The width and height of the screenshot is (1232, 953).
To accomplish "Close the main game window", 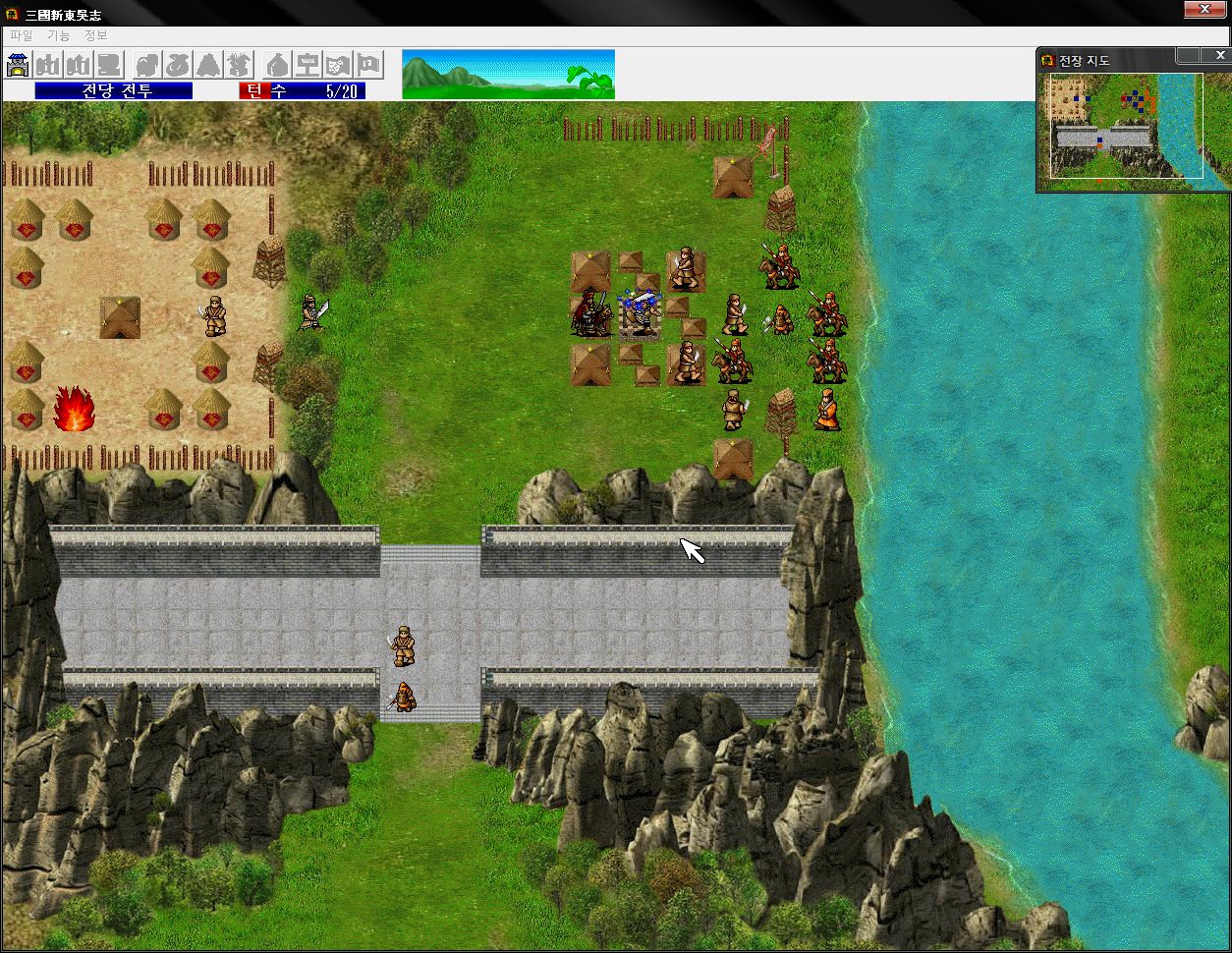I will [x=1204, y=10].
